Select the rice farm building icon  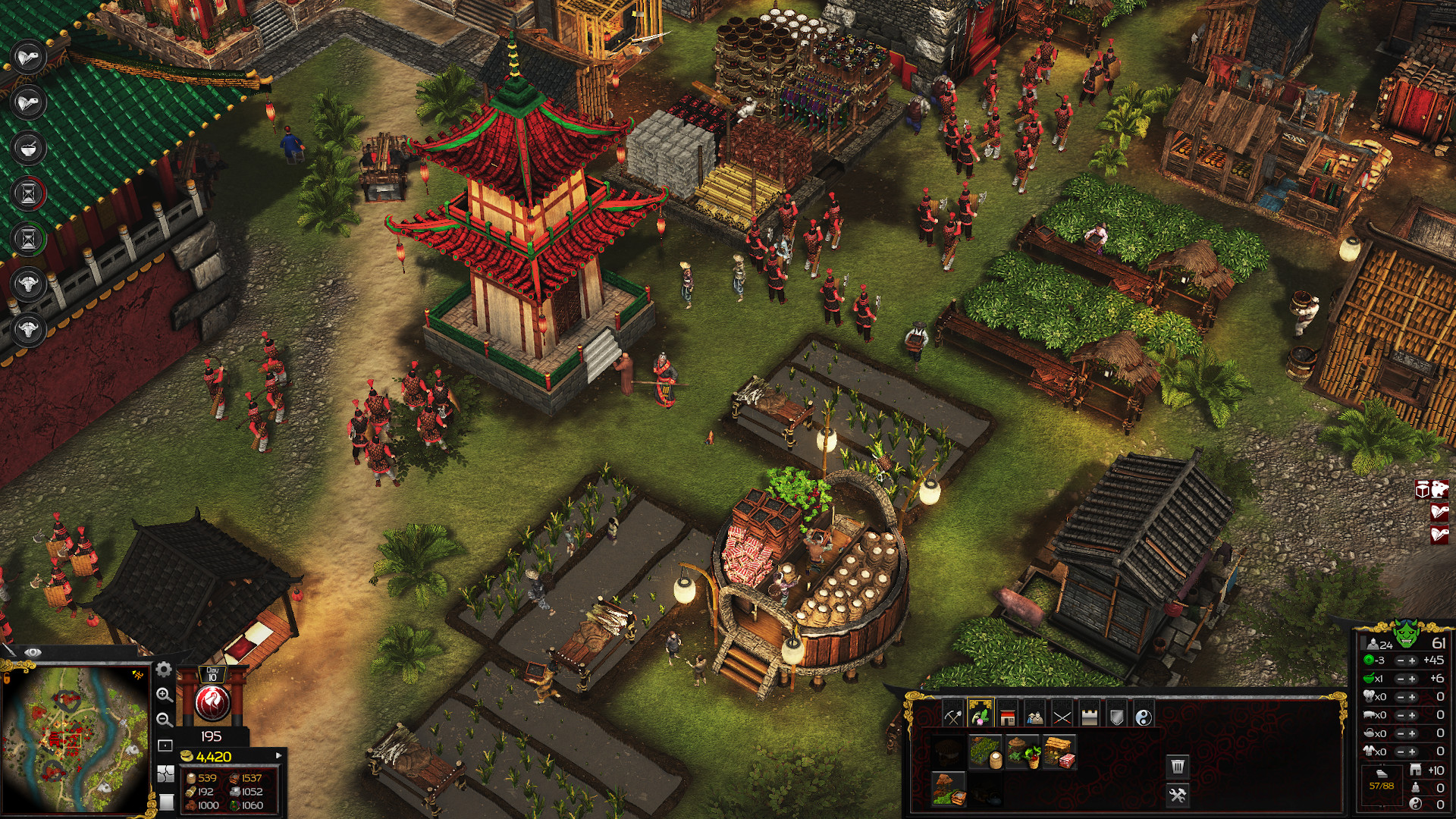(x=985, y=752)
